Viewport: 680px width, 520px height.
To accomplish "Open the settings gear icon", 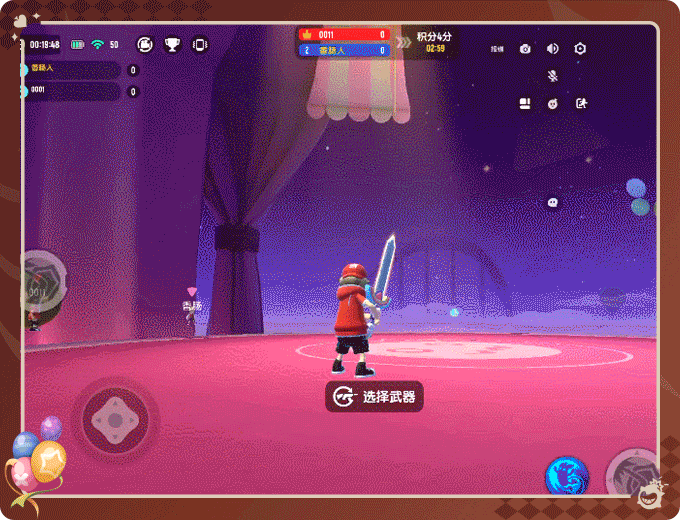I will pos(580,49).
